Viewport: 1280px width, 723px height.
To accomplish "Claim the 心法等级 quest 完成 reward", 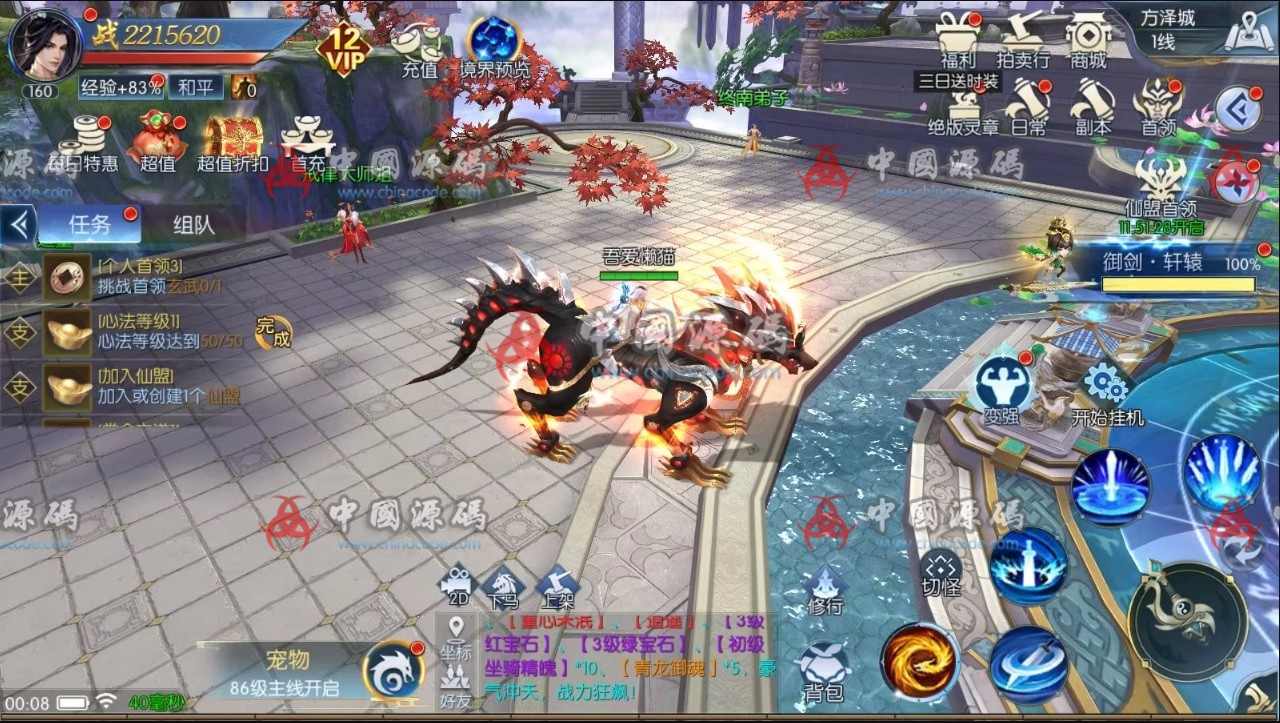I will (x=272, y=332).
